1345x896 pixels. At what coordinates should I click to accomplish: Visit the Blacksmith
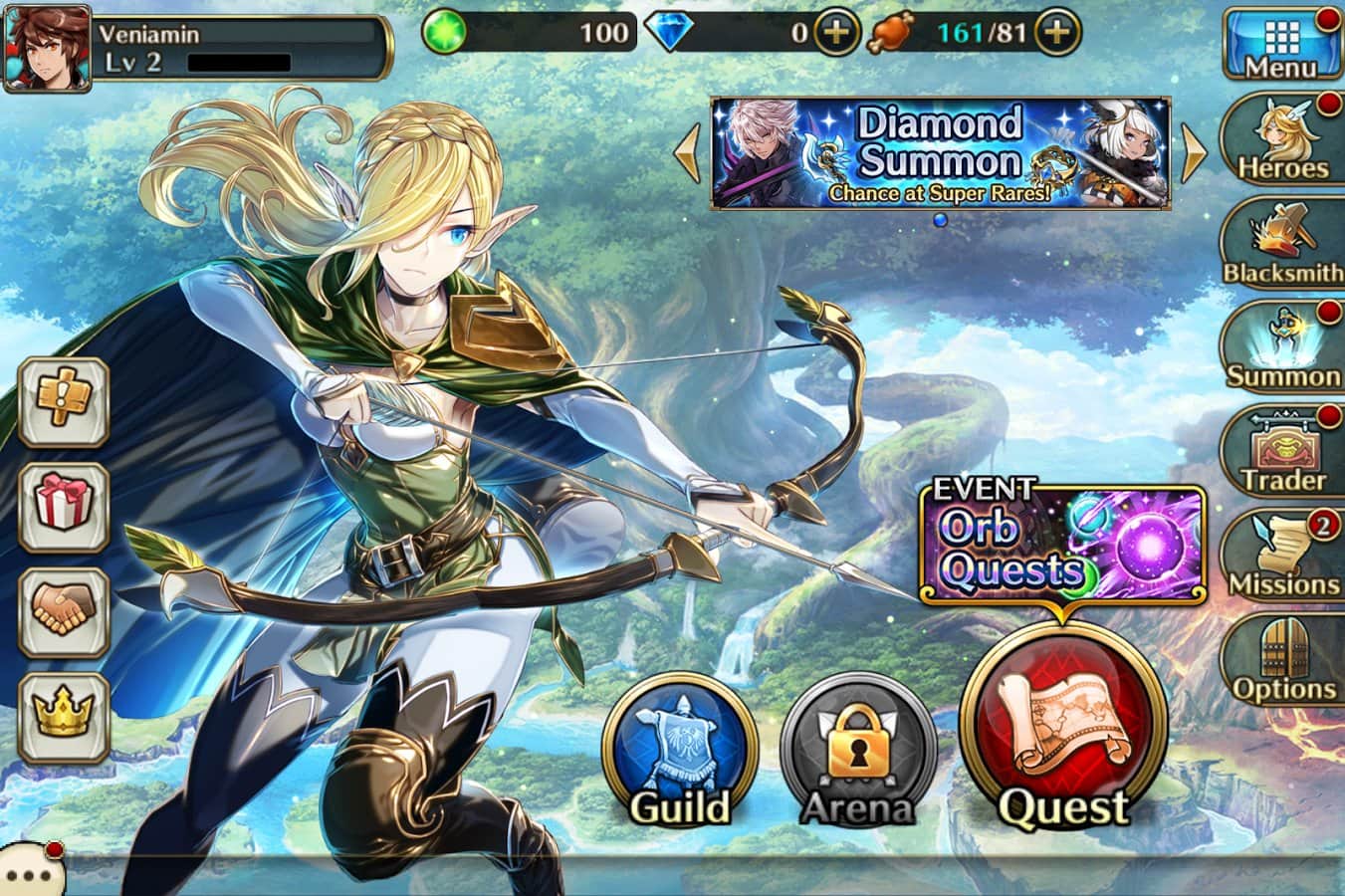(1282, 244)
